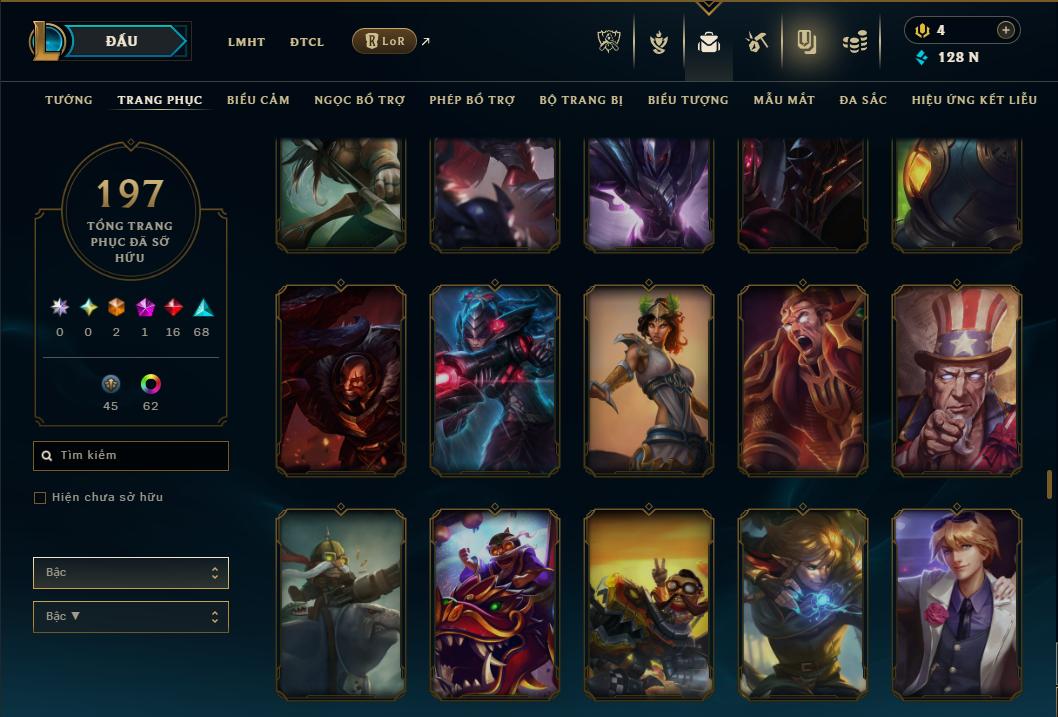Open the store coins icon
This screenshot has width=1058, height=717.
click(x=855, y=42)
